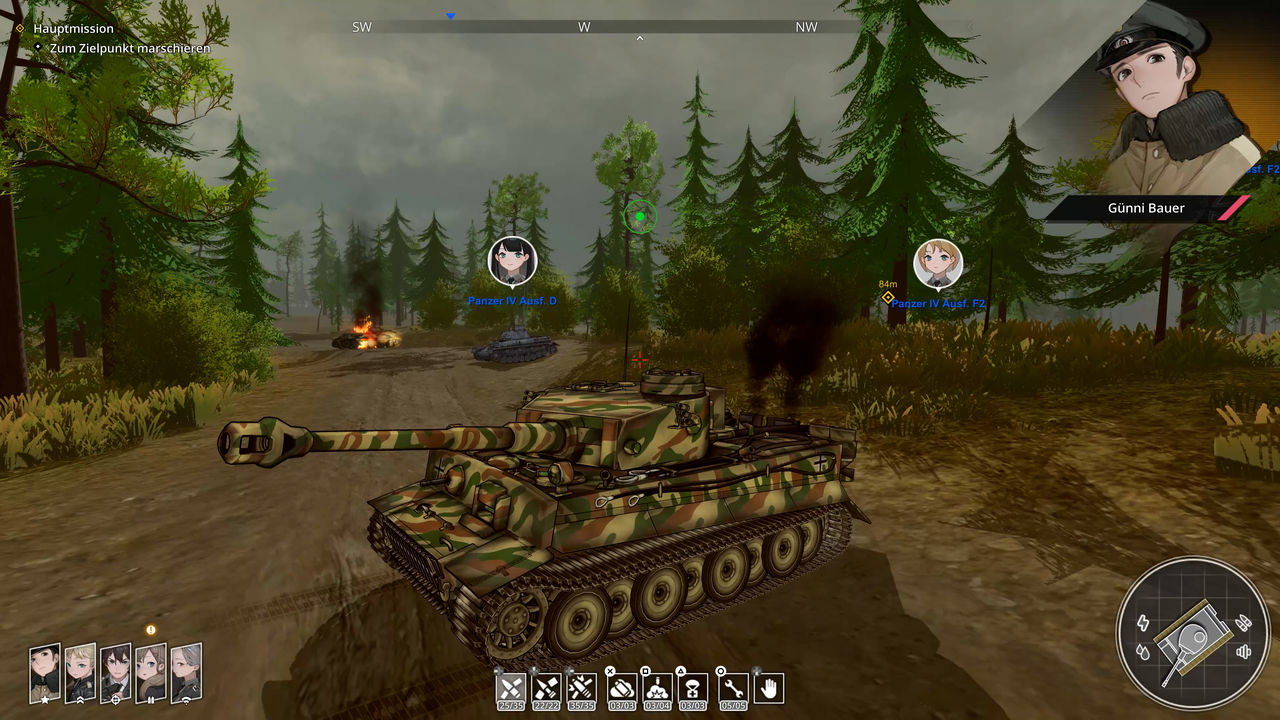This screenshot has width=1280, height=720.
Task: Select the grey-haired radio operator portrait
Action: coord(185,673)
